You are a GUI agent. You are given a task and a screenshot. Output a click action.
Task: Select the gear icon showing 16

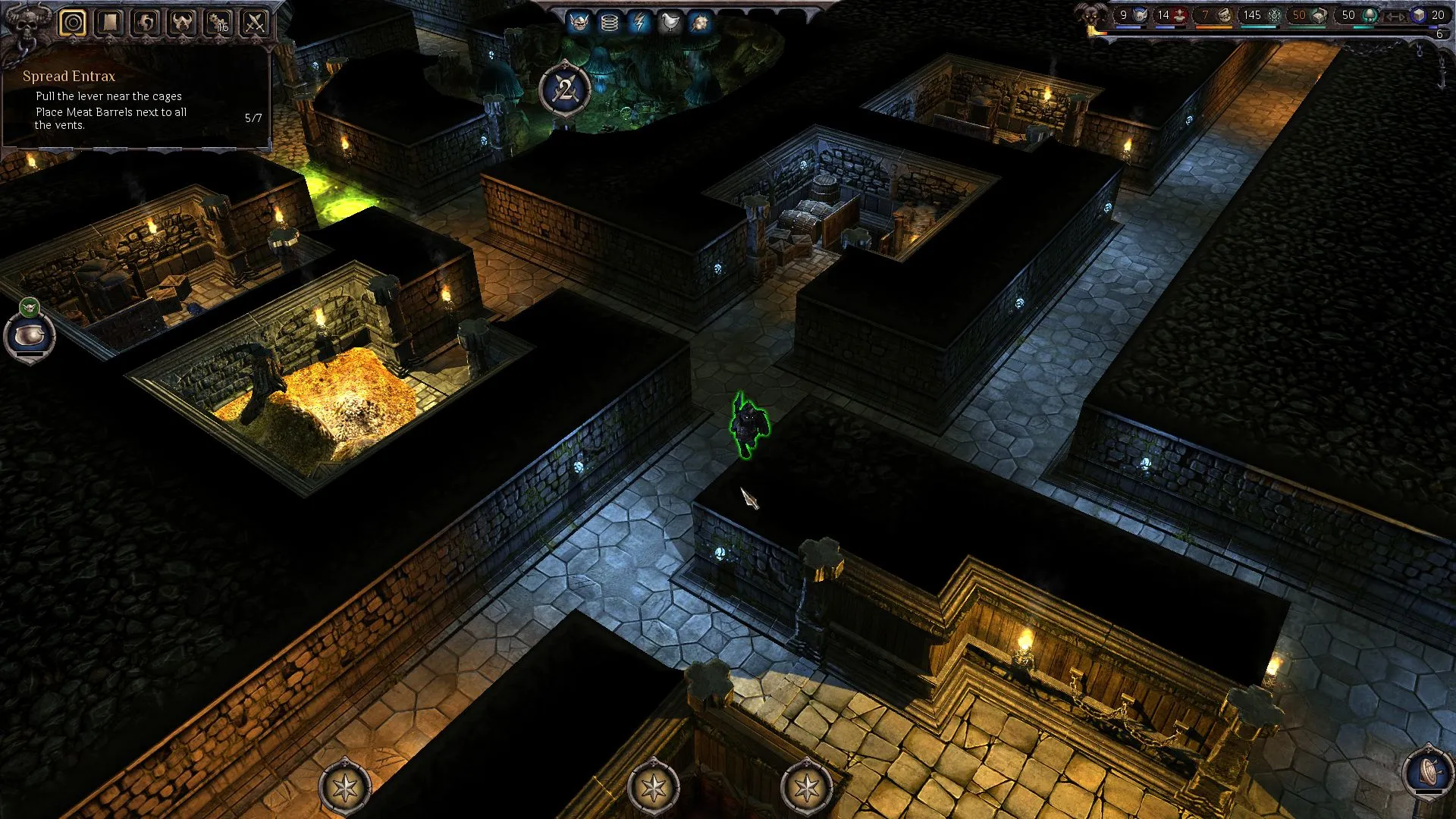(x=218, y=23)
